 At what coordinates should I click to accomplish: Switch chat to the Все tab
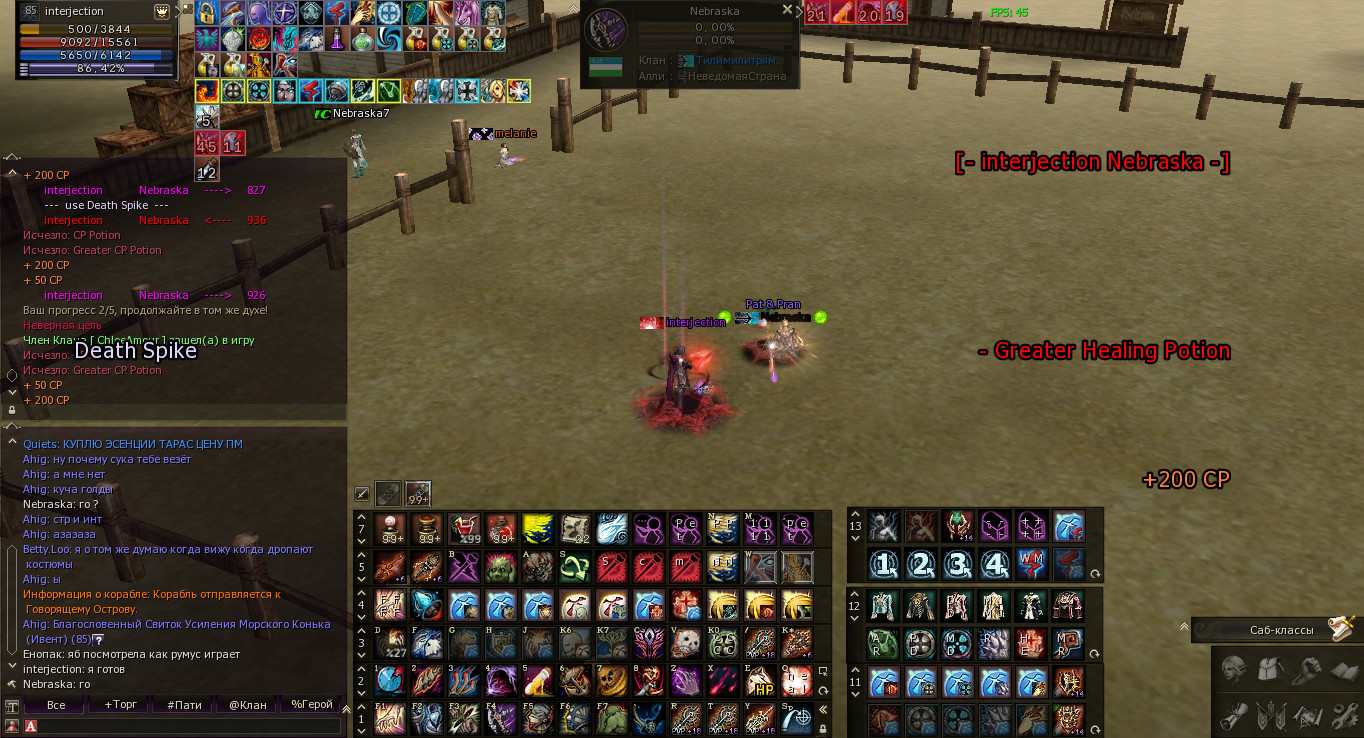(56, 705)
